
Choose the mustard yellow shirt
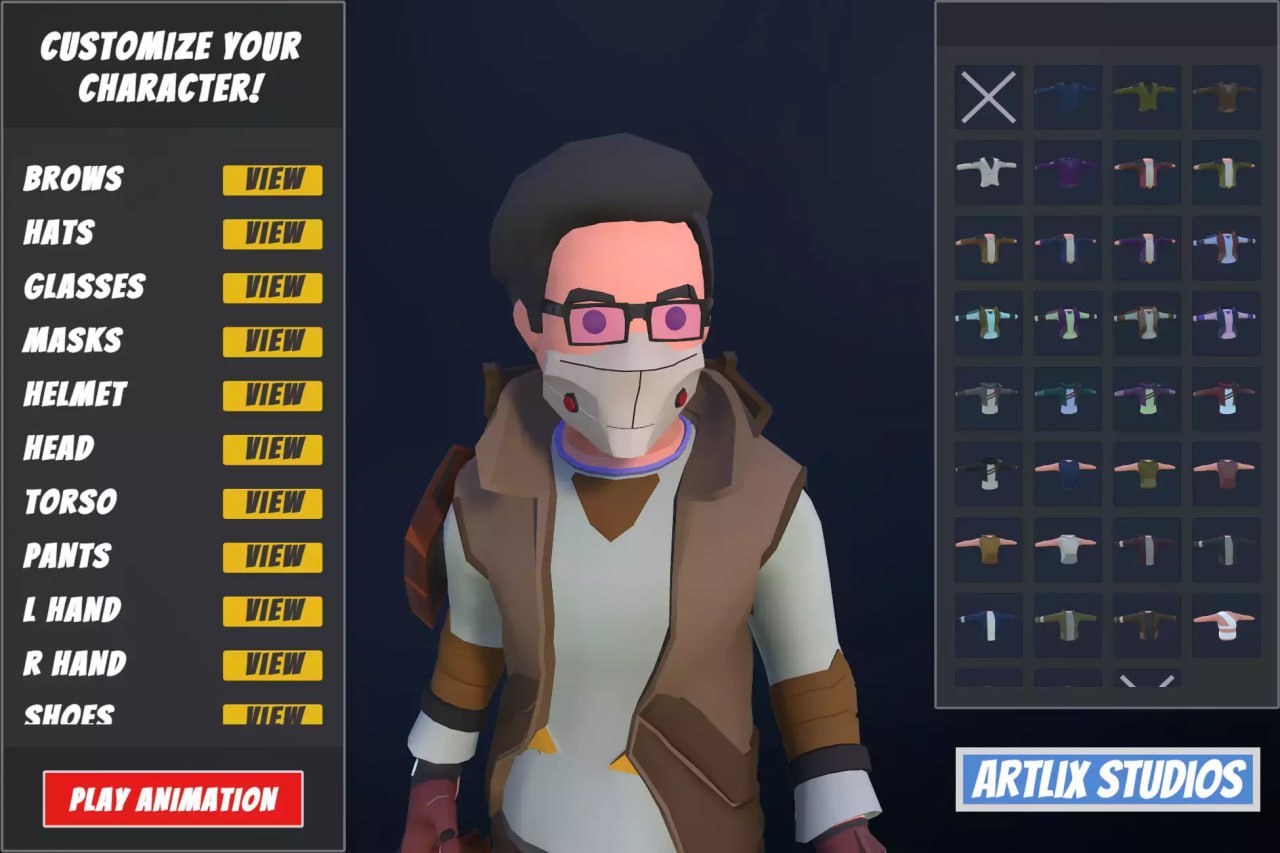[990, 545]
